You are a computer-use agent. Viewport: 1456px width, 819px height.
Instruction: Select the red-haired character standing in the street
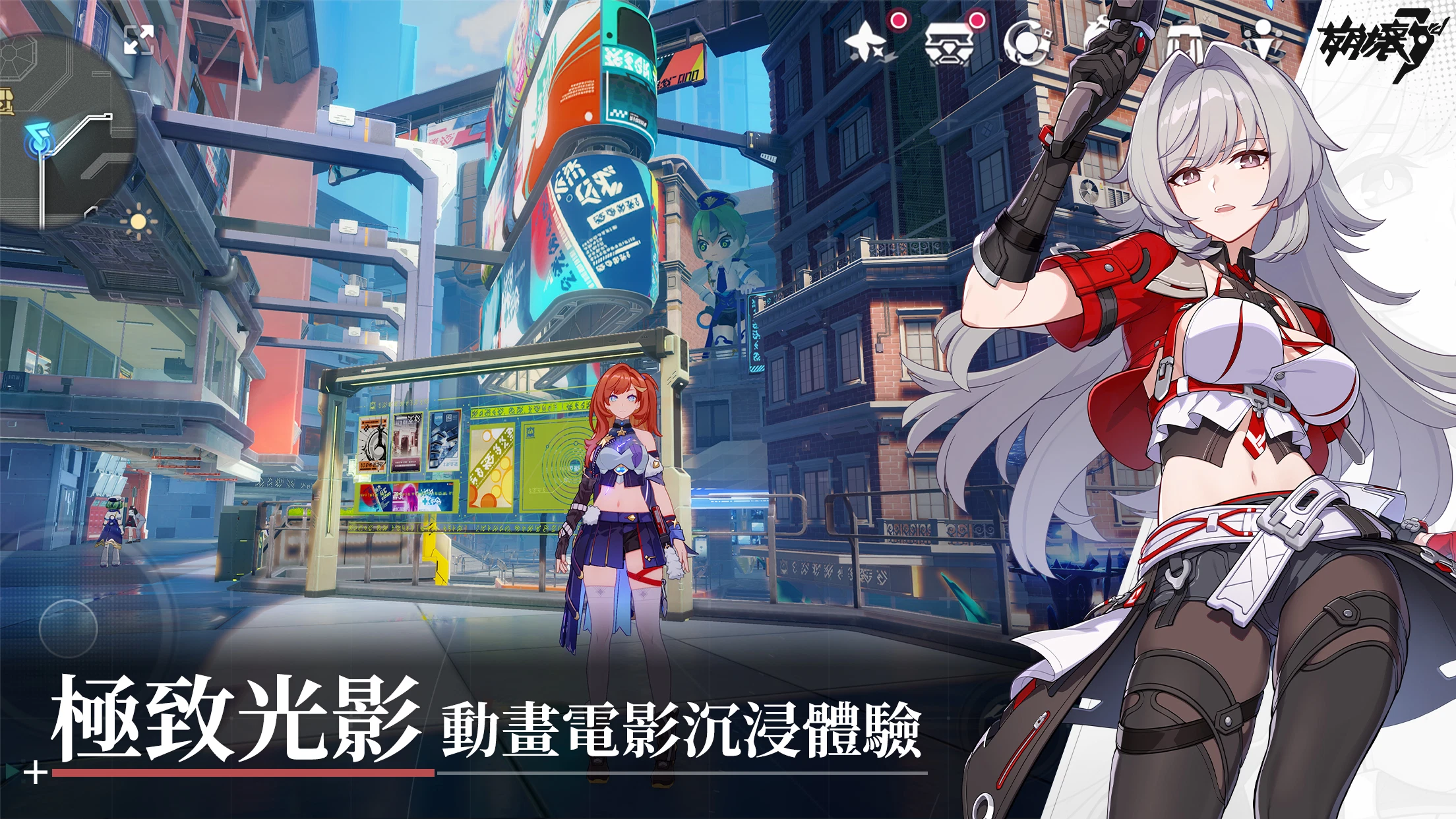pyautogui.click(x=620, y=521)
